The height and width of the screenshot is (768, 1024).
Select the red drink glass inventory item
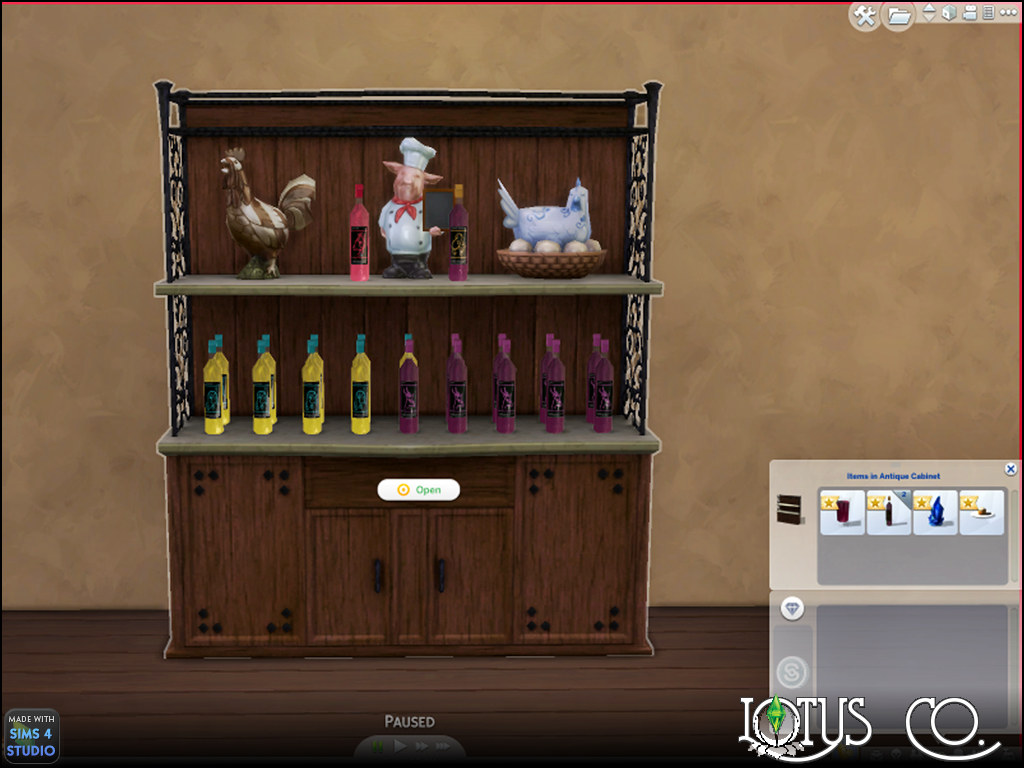842,512
